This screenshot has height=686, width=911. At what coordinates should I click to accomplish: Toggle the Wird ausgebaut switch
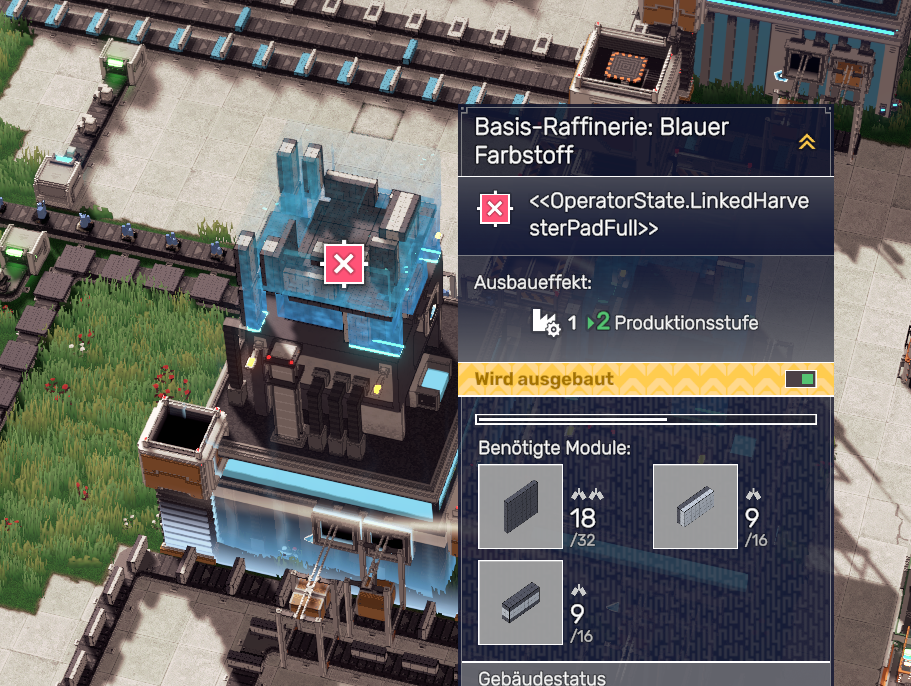[801, 379]
